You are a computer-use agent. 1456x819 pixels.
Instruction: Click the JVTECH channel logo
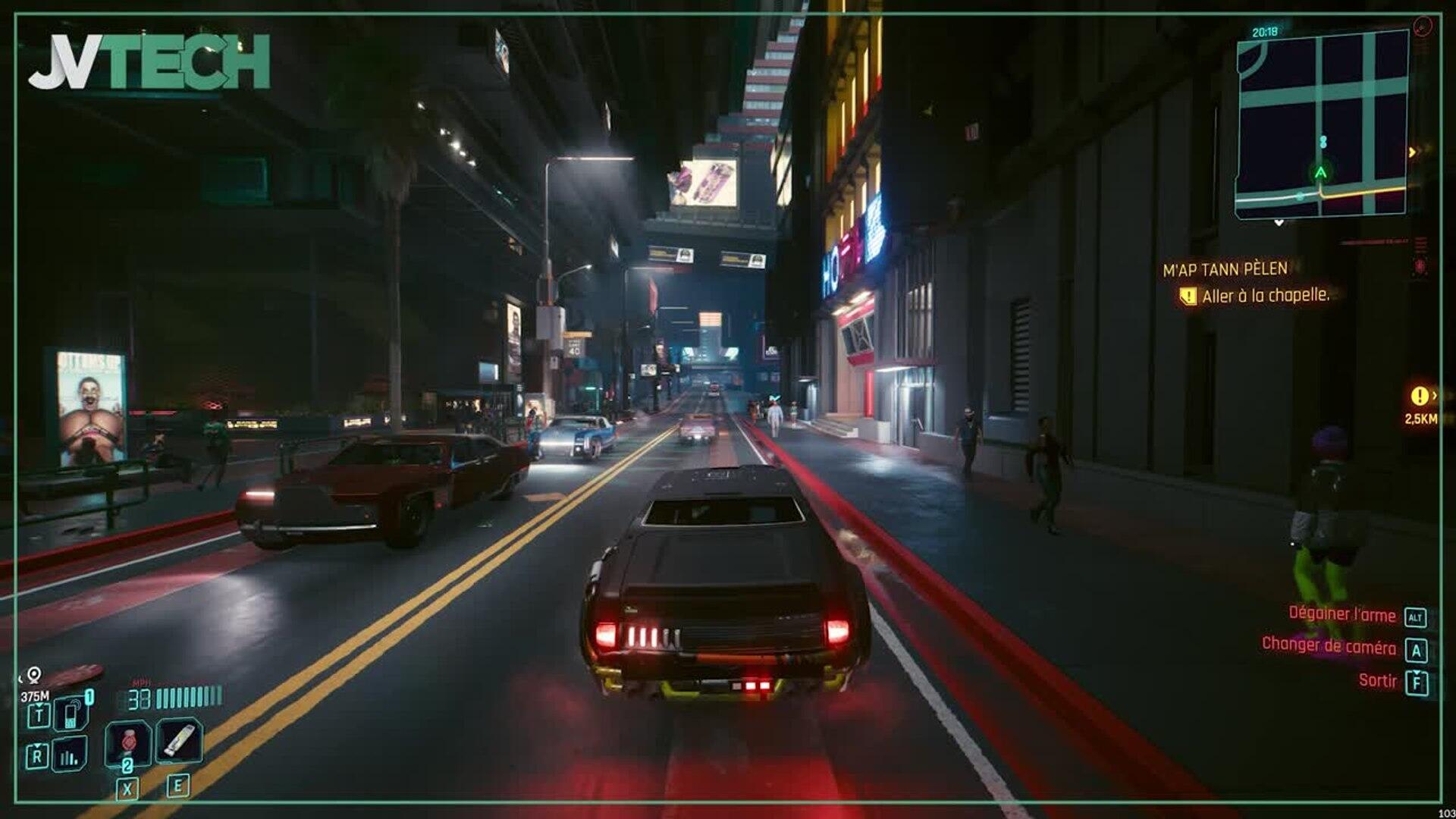(149, 62)
